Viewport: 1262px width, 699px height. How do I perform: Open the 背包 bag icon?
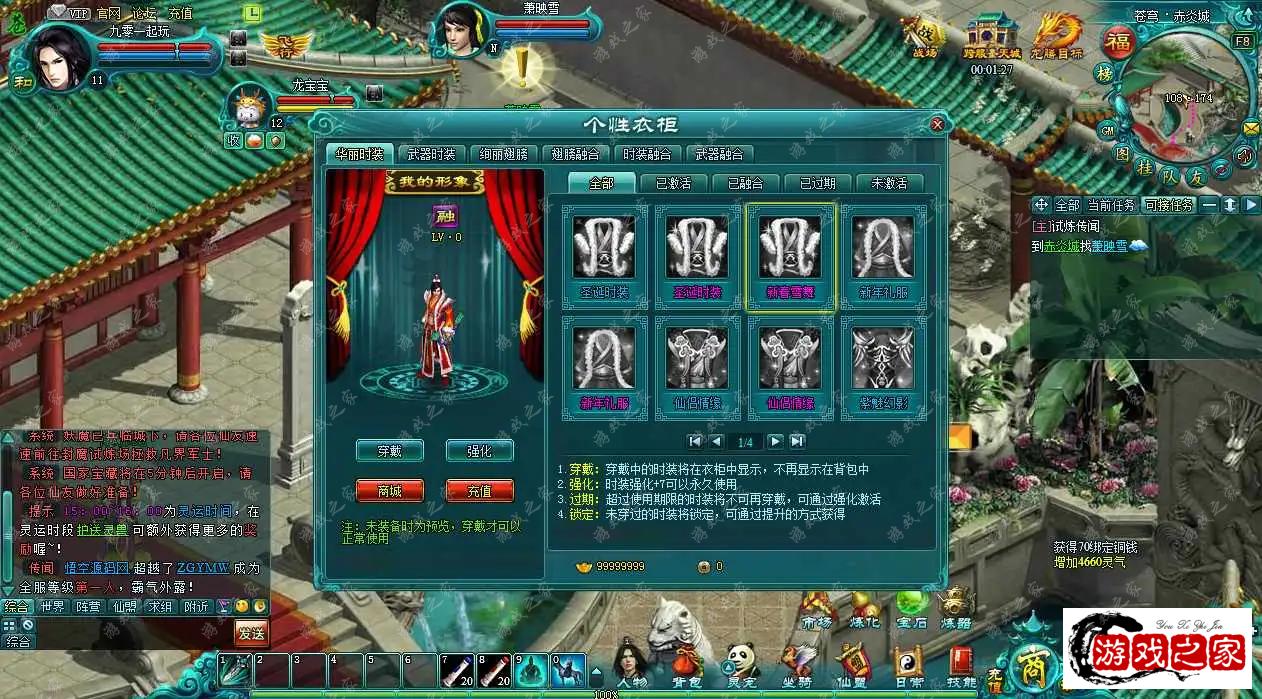coord(686,667)
